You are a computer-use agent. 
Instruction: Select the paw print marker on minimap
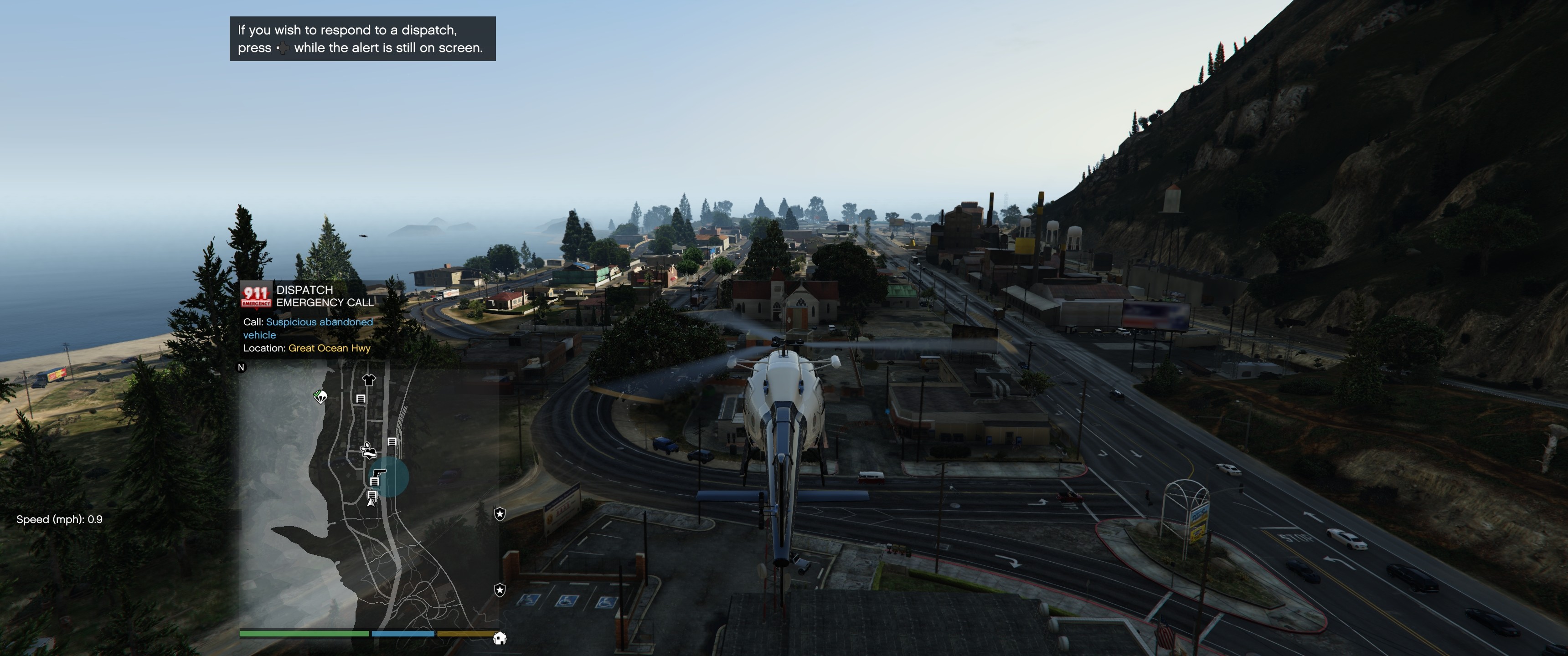(x=368, y=451)
